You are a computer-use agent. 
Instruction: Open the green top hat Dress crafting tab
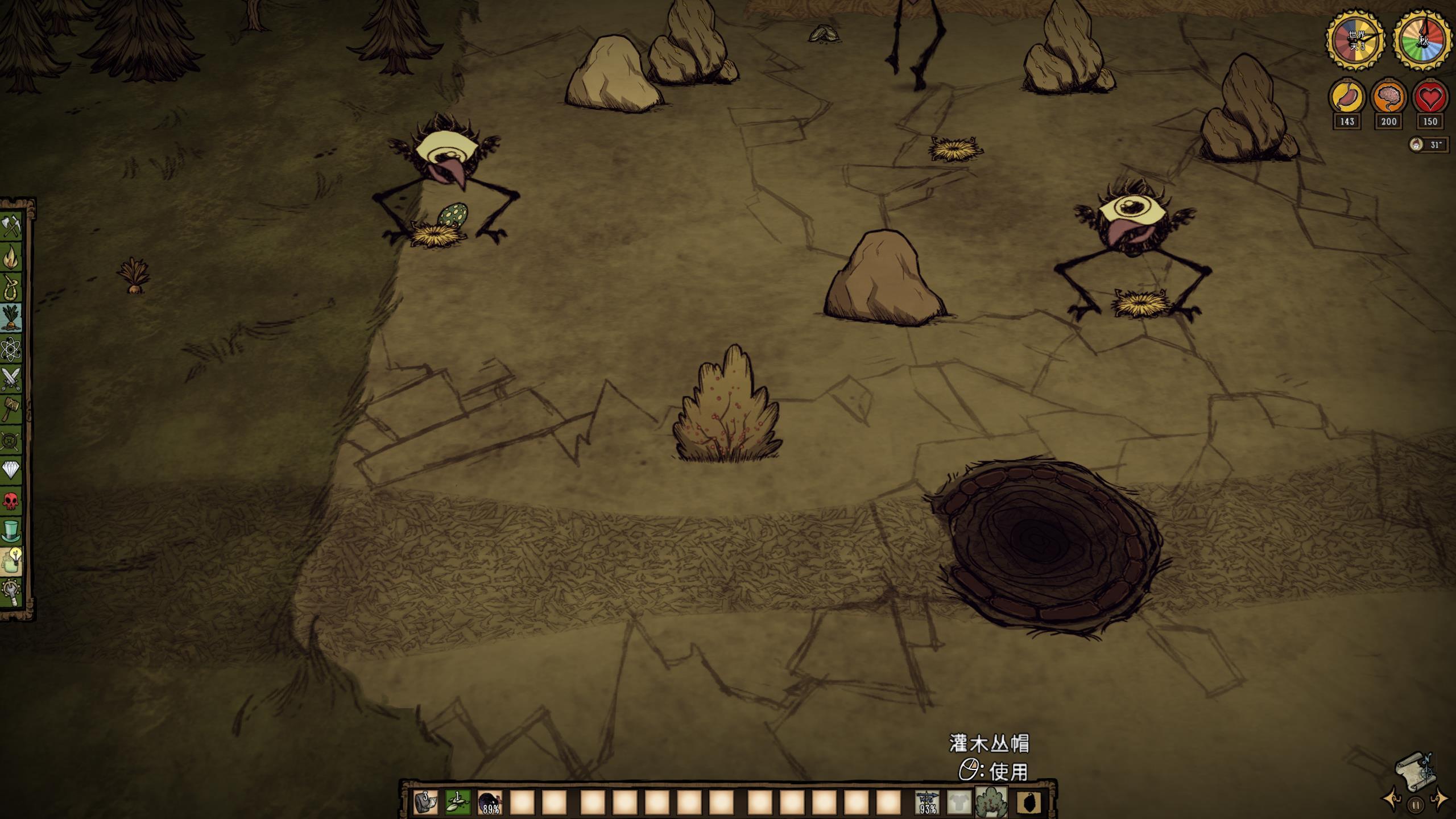11,531
